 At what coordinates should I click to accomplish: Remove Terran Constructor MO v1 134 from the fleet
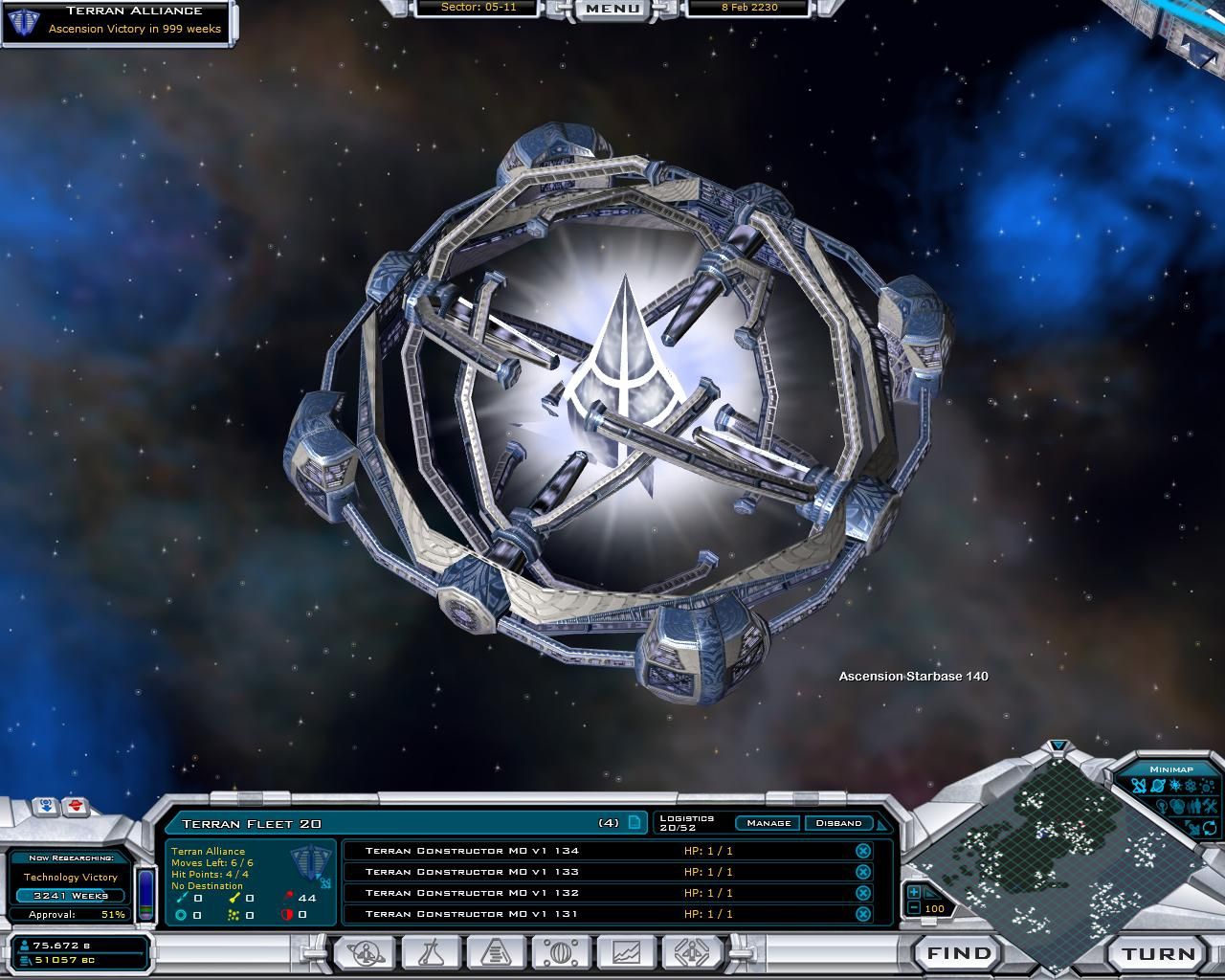[863, 850]
